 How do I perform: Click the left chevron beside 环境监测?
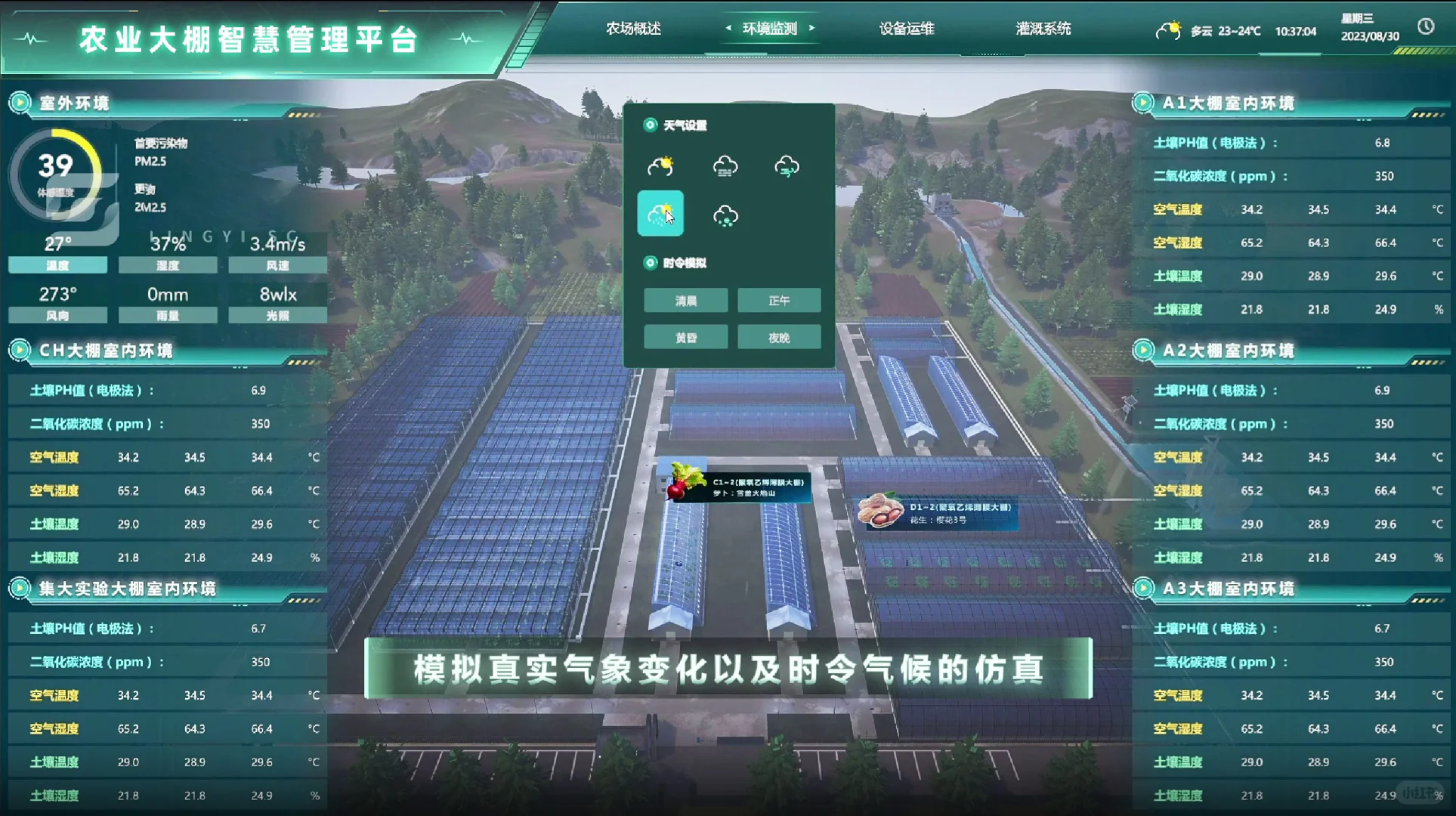pos(728,28)
